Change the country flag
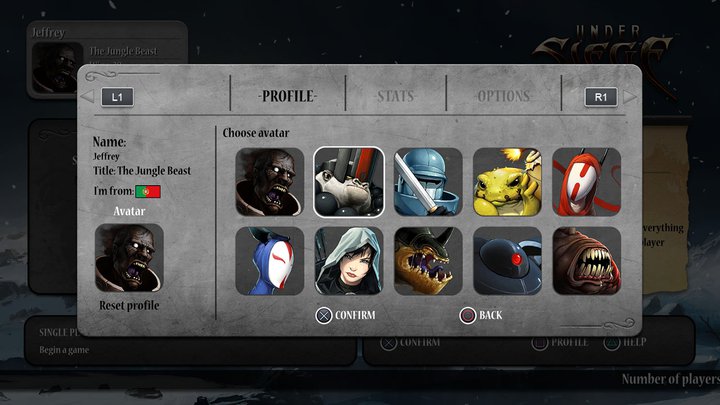Screen dimensions: 720x405 tap(148, 191)
